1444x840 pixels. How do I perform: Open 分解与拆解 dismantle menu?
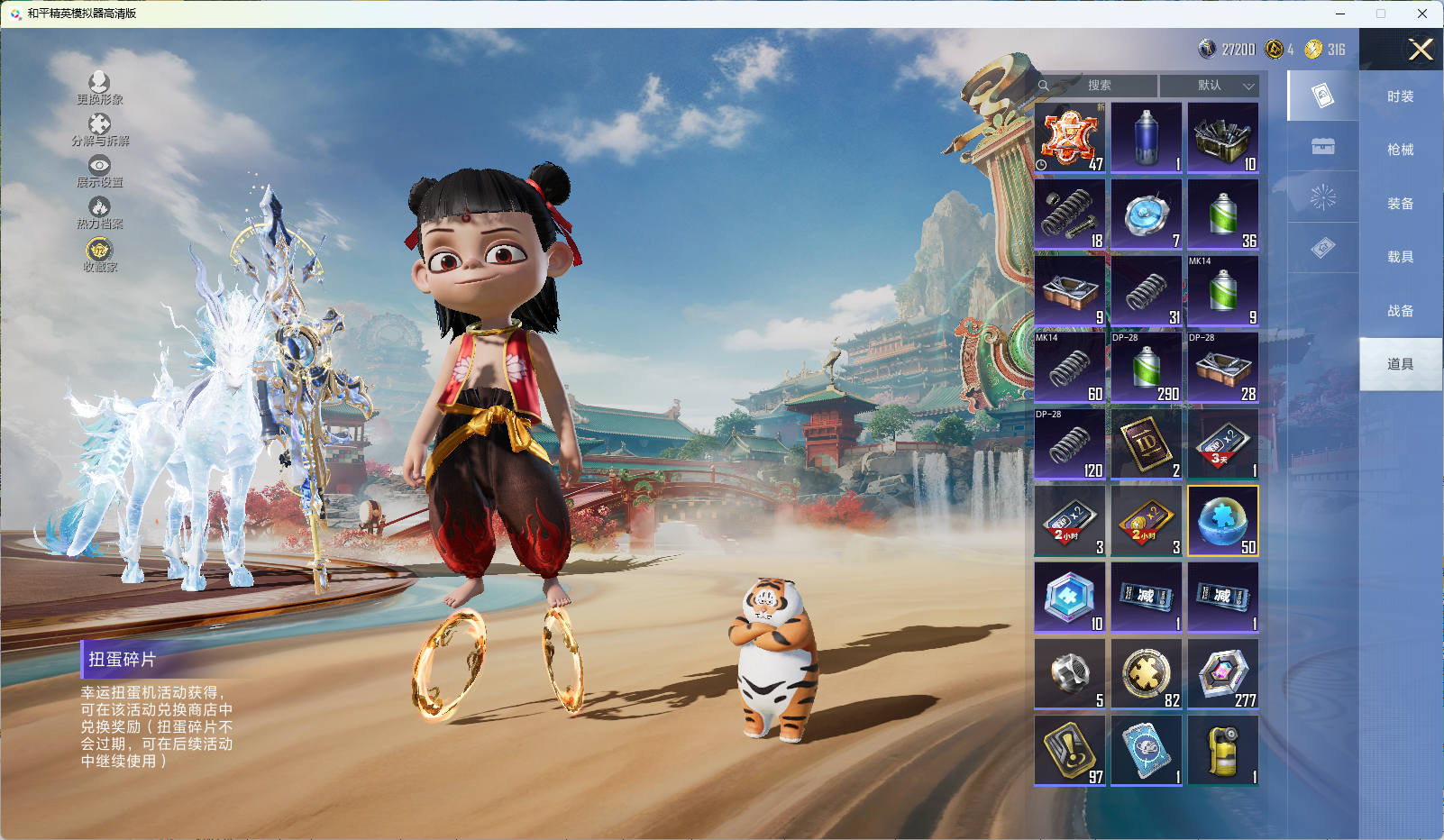pos(100,130)
